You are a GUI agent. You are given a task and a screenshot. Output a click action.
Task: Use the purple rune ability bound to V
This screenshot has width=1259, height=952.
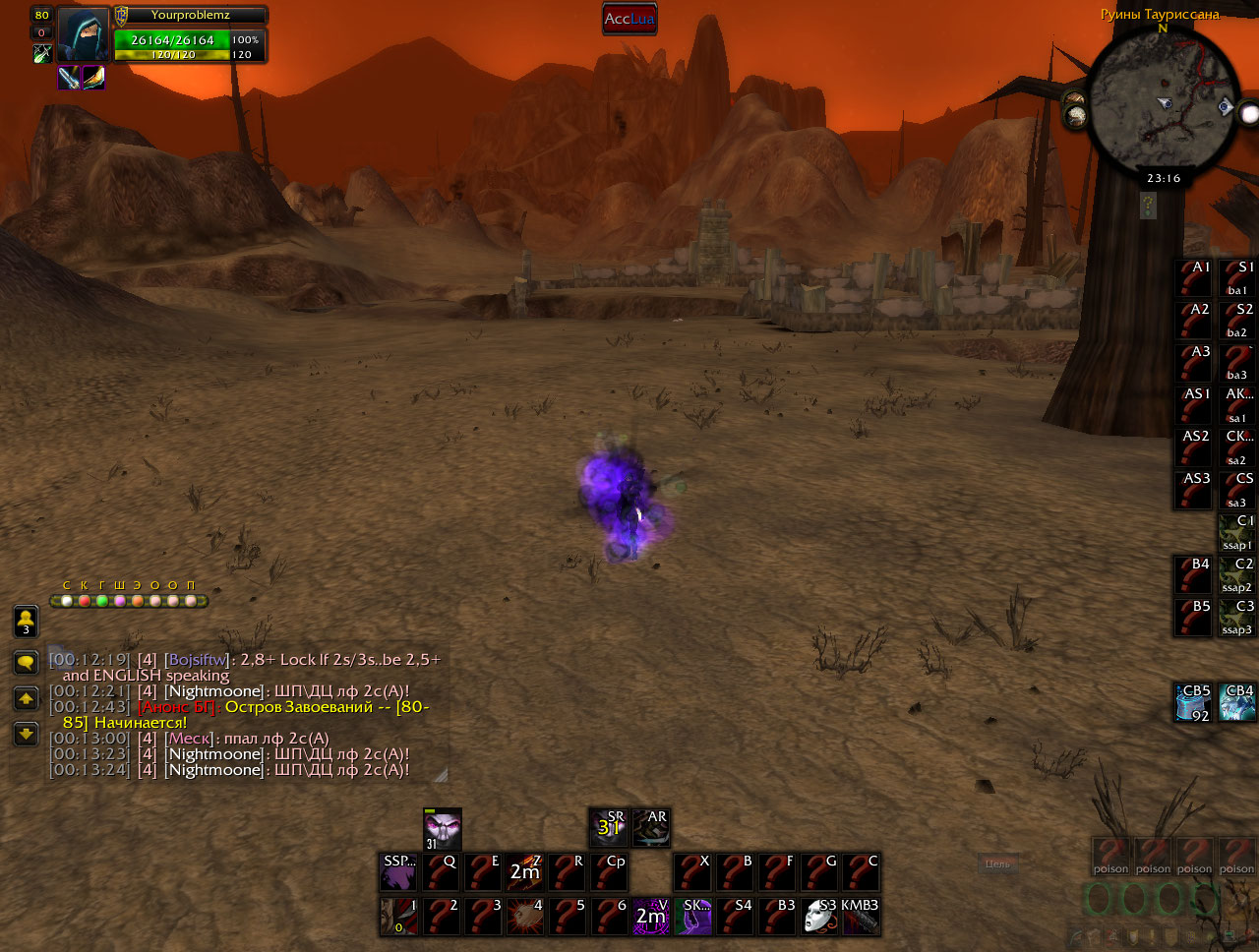(650, 917)
